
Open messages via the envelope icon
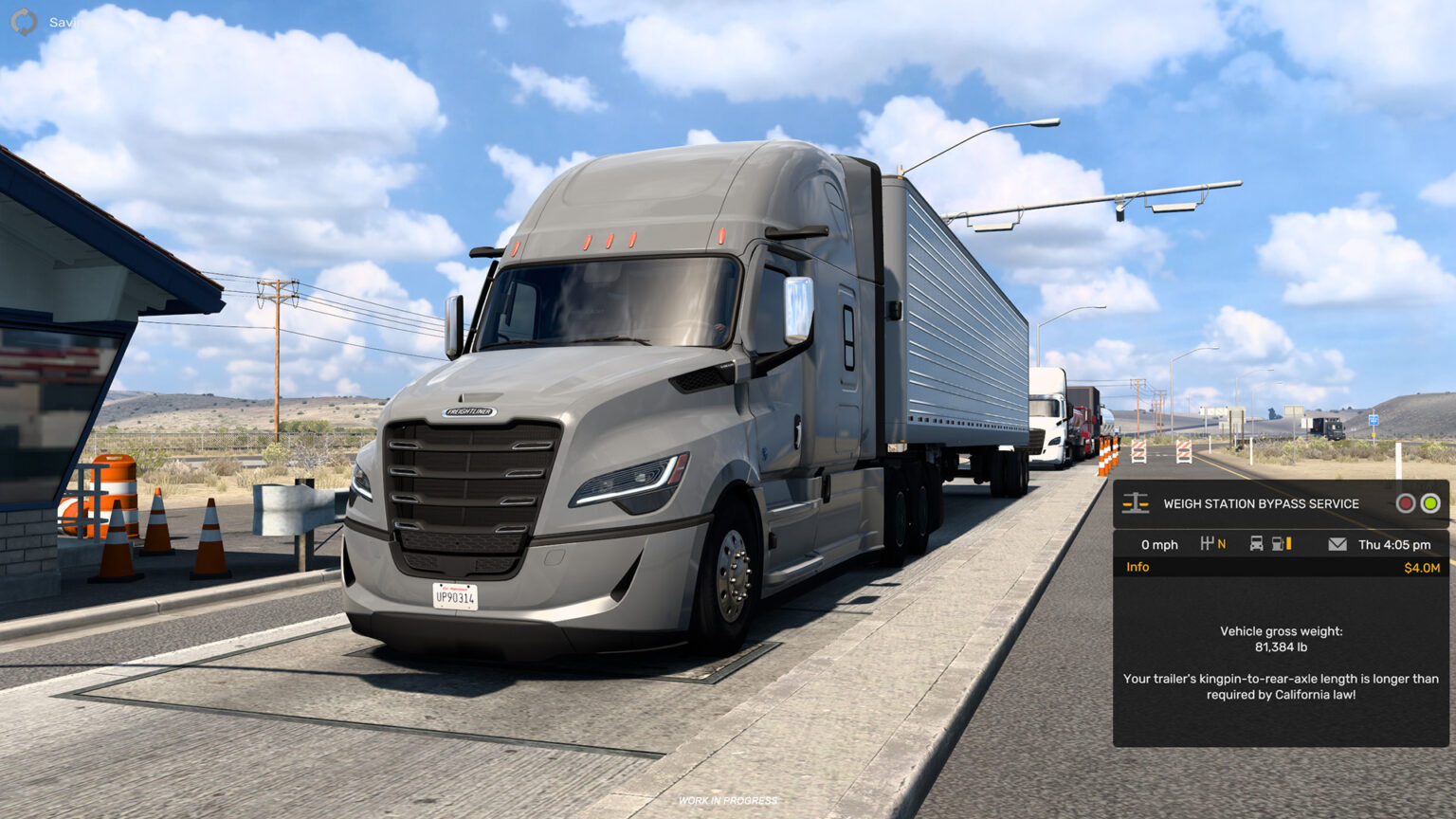tap(1338, 544)
